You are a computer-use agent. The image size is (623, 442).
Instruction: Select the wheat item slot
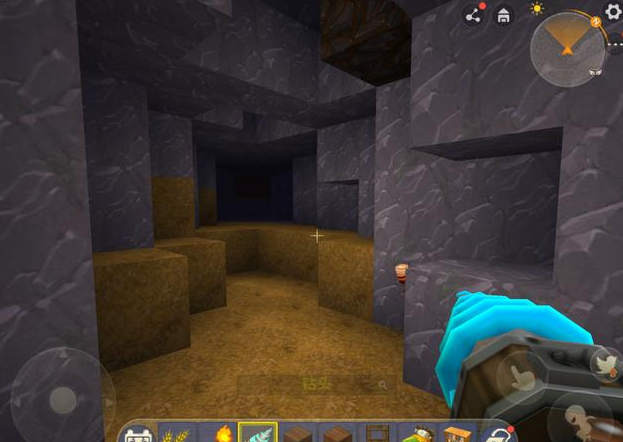(x=177, y=434)
